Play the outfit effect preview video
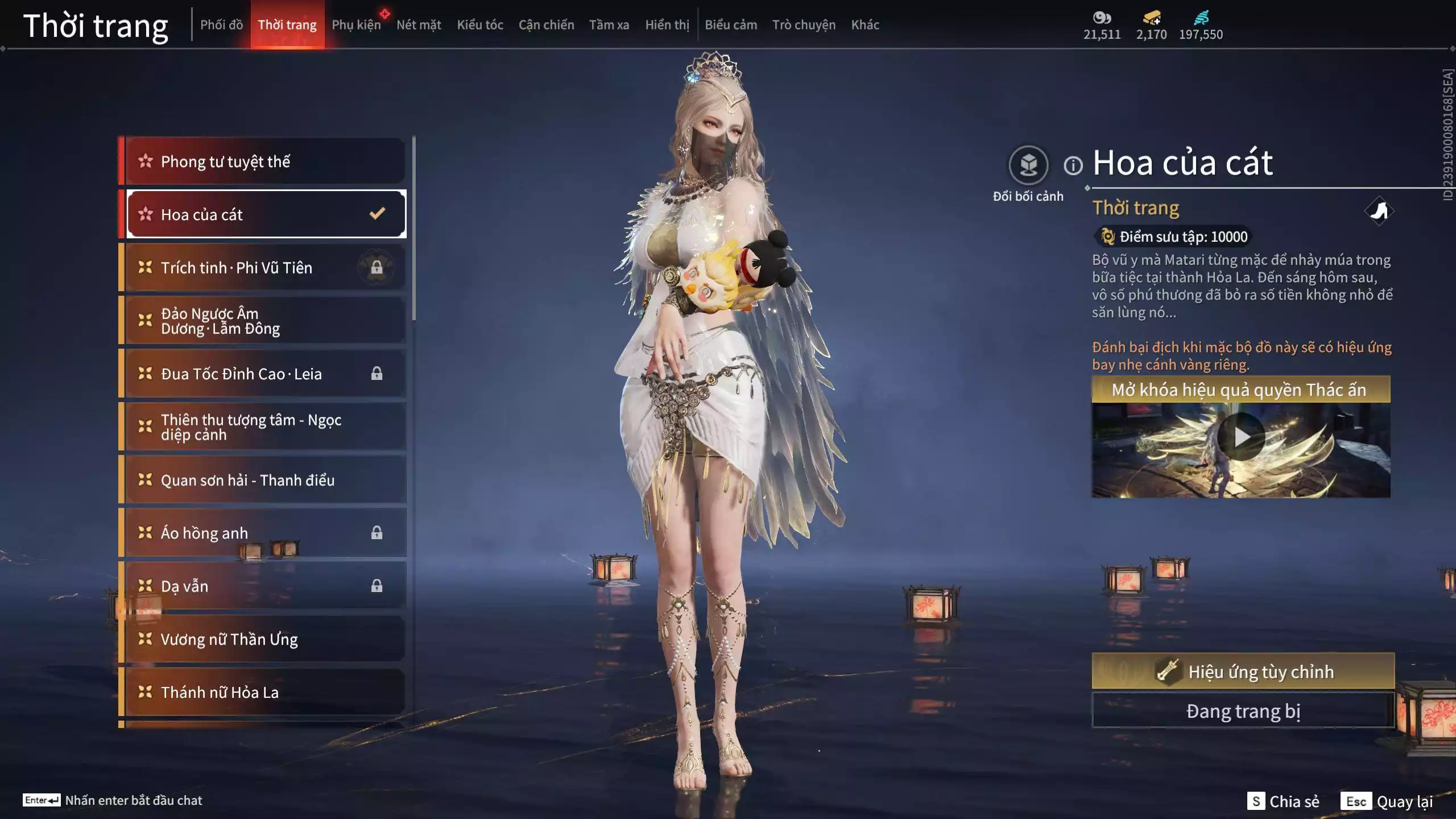 [1241, 437]
